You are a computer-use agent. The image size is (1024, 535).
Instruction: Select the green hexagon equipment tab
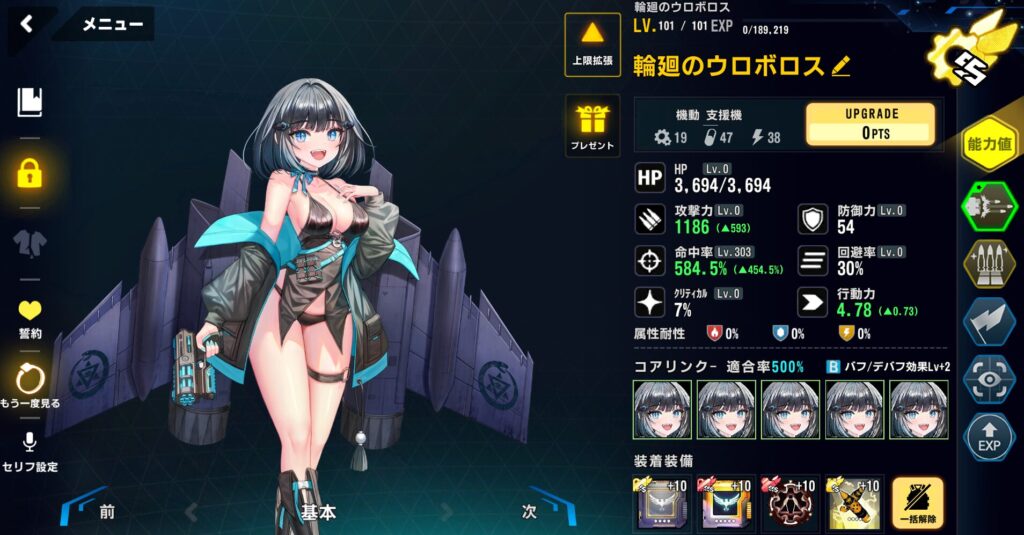(x=989, y=206)
